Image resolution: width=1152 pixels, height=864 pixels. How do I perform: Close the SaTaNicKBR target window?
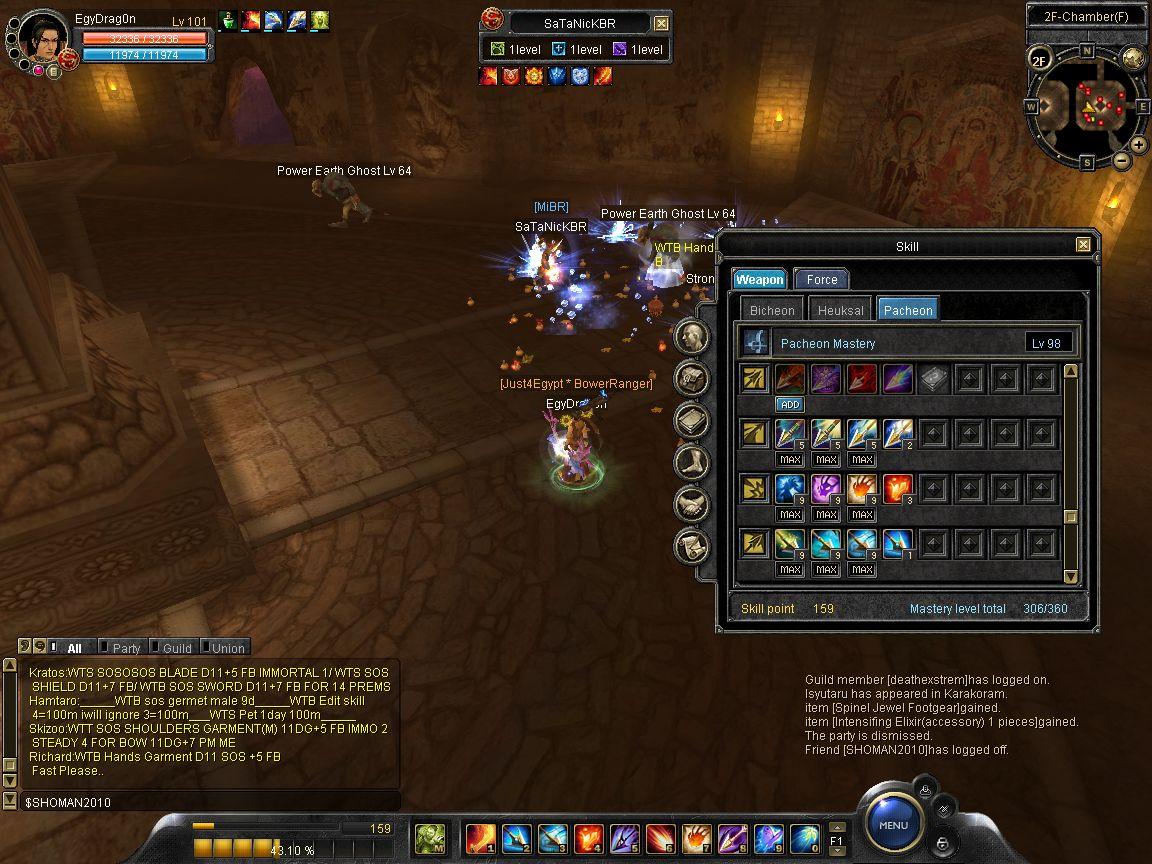click(661, 23)
